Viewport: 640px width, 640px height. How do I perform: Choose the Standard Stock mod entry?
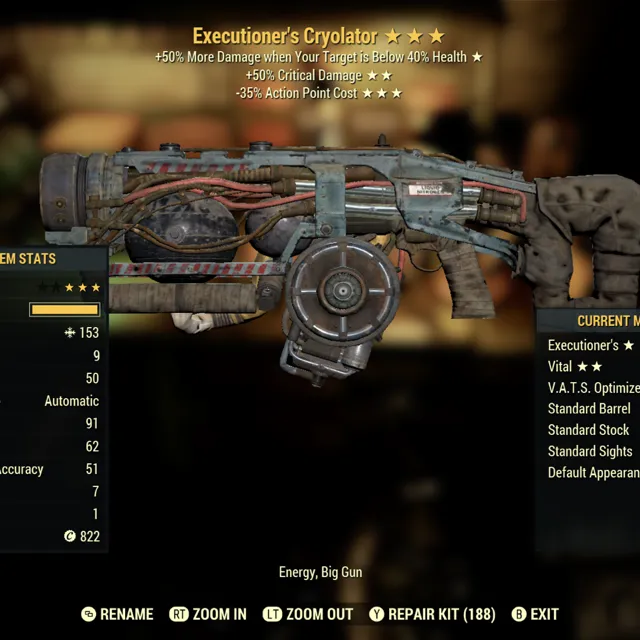pos(588,430)
